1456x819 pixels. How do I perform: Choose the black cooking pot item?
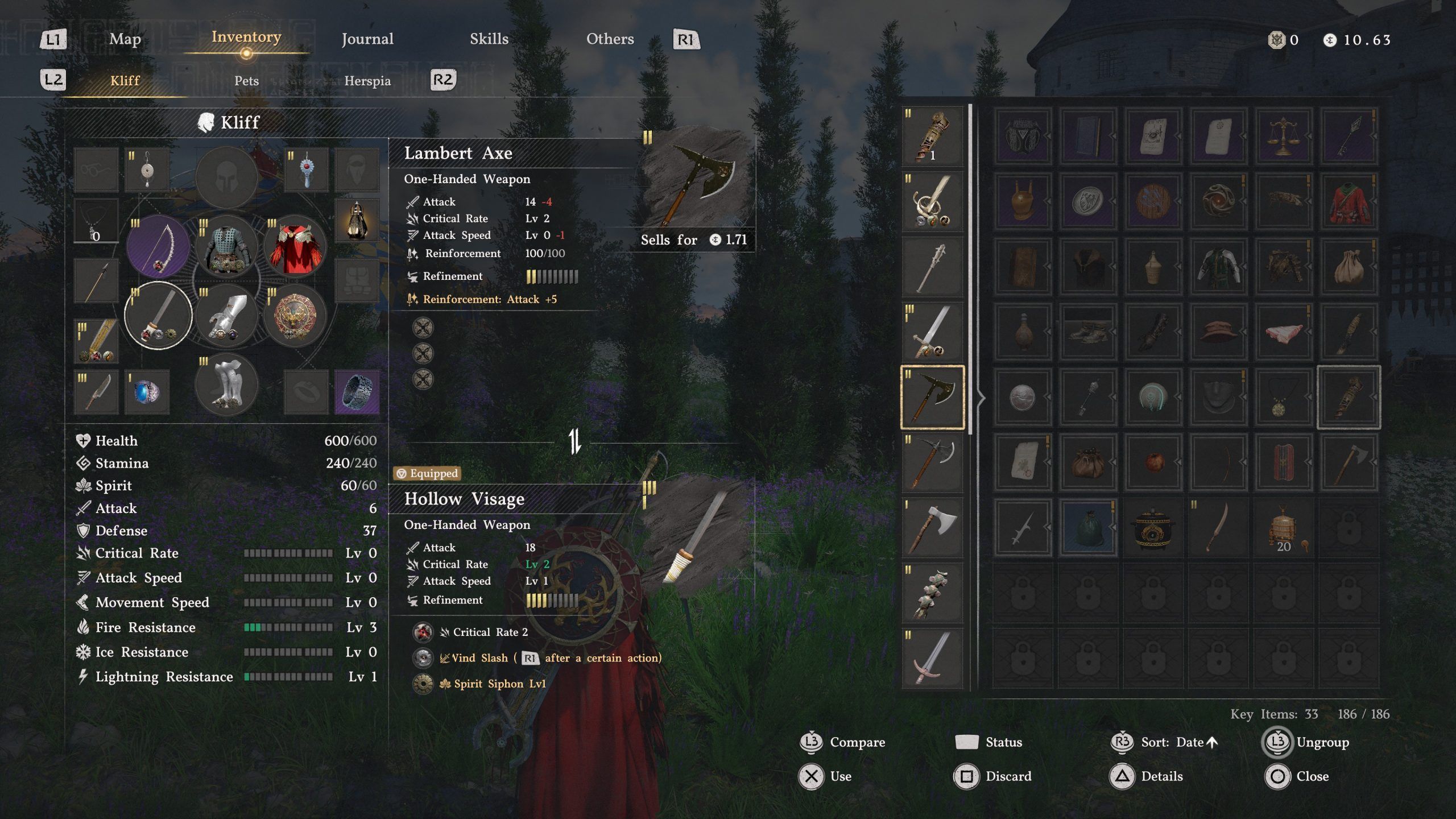point(1153,528)
